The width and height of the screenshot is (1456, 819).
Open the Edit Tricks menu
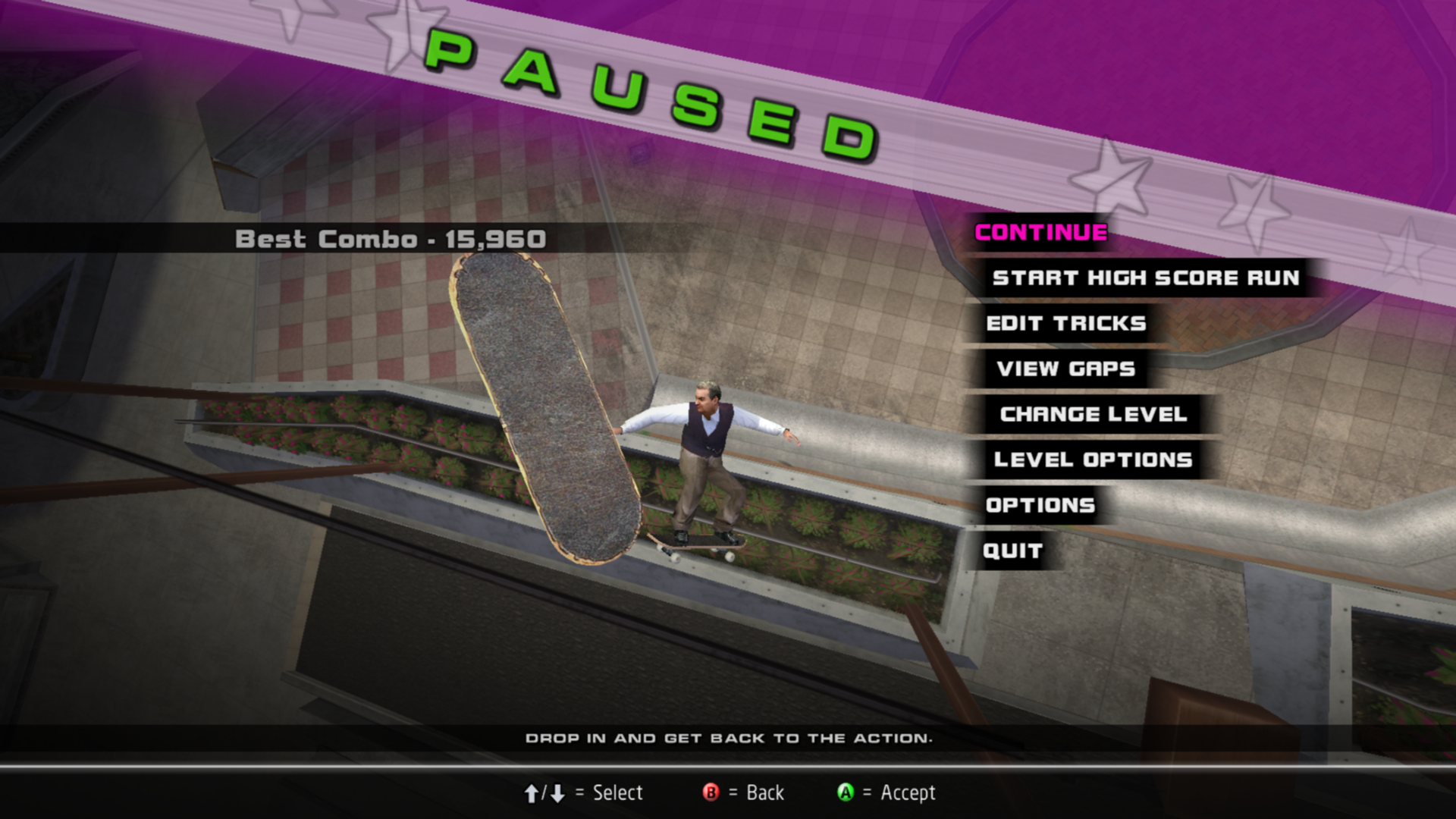(x=1065, y=324)
